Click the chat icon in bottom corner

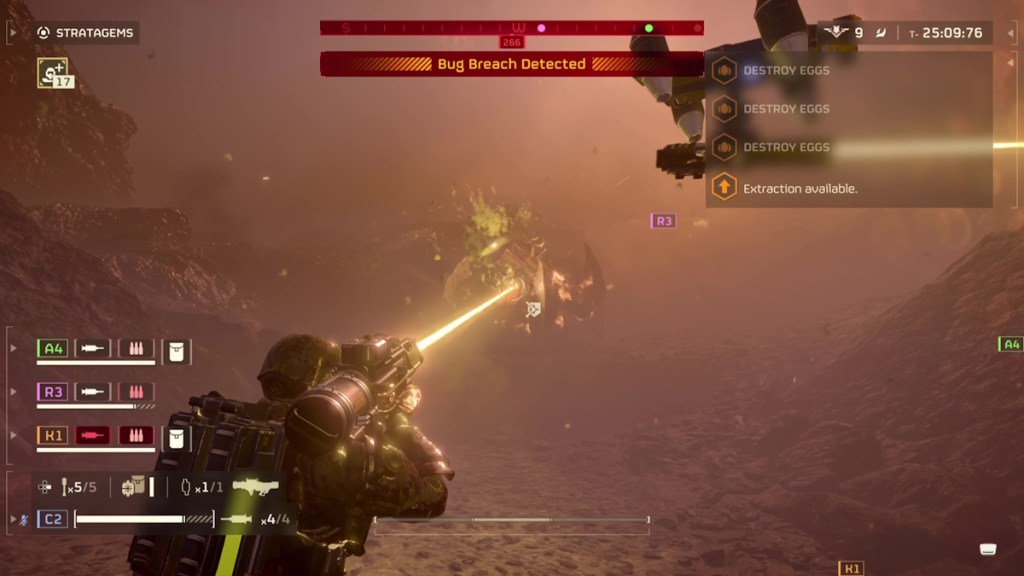point(988,549)
